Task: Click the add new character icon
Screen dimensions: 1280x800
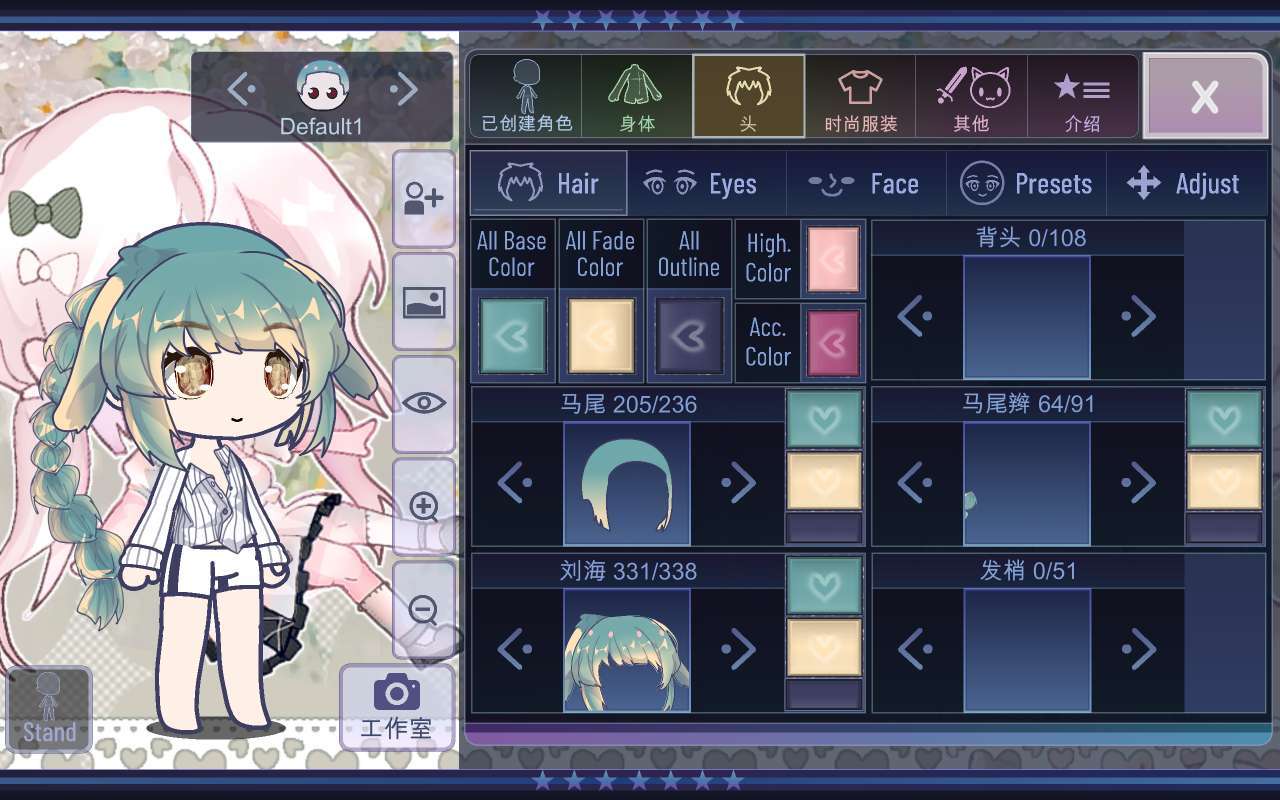Action: tap(424, 198)
